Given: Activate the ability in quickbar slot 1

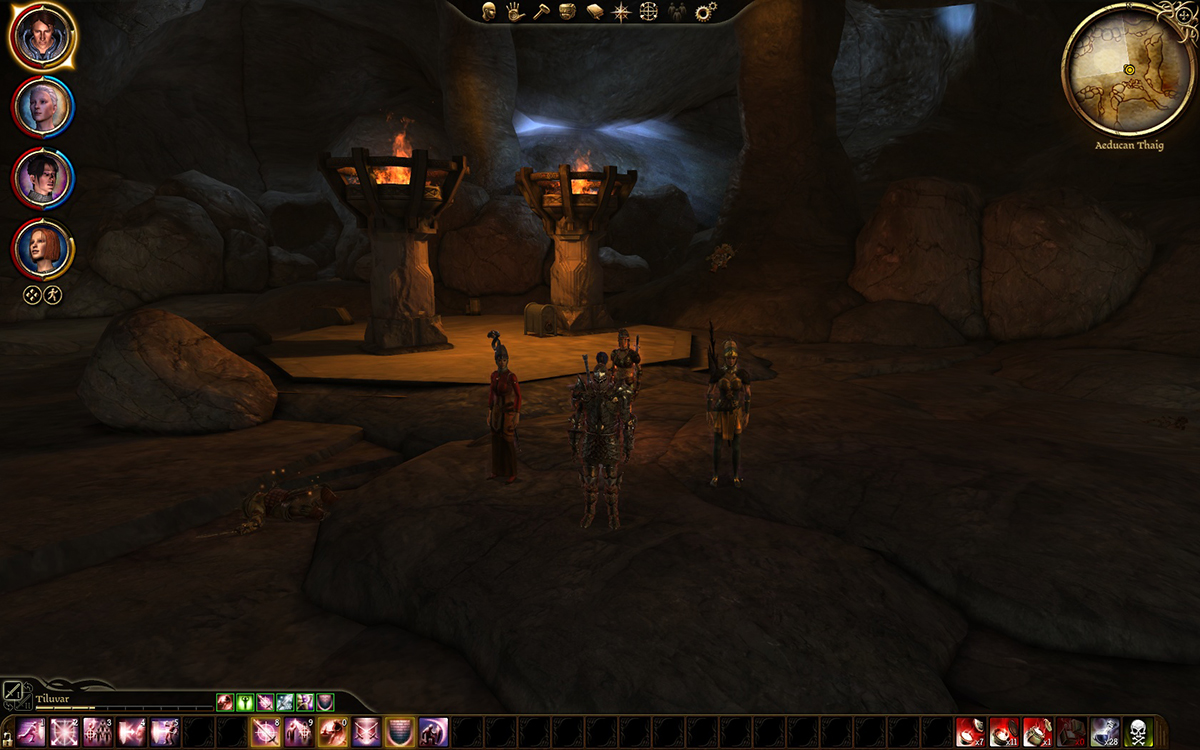Looking at the screenshot, I should tap(31, 732).
